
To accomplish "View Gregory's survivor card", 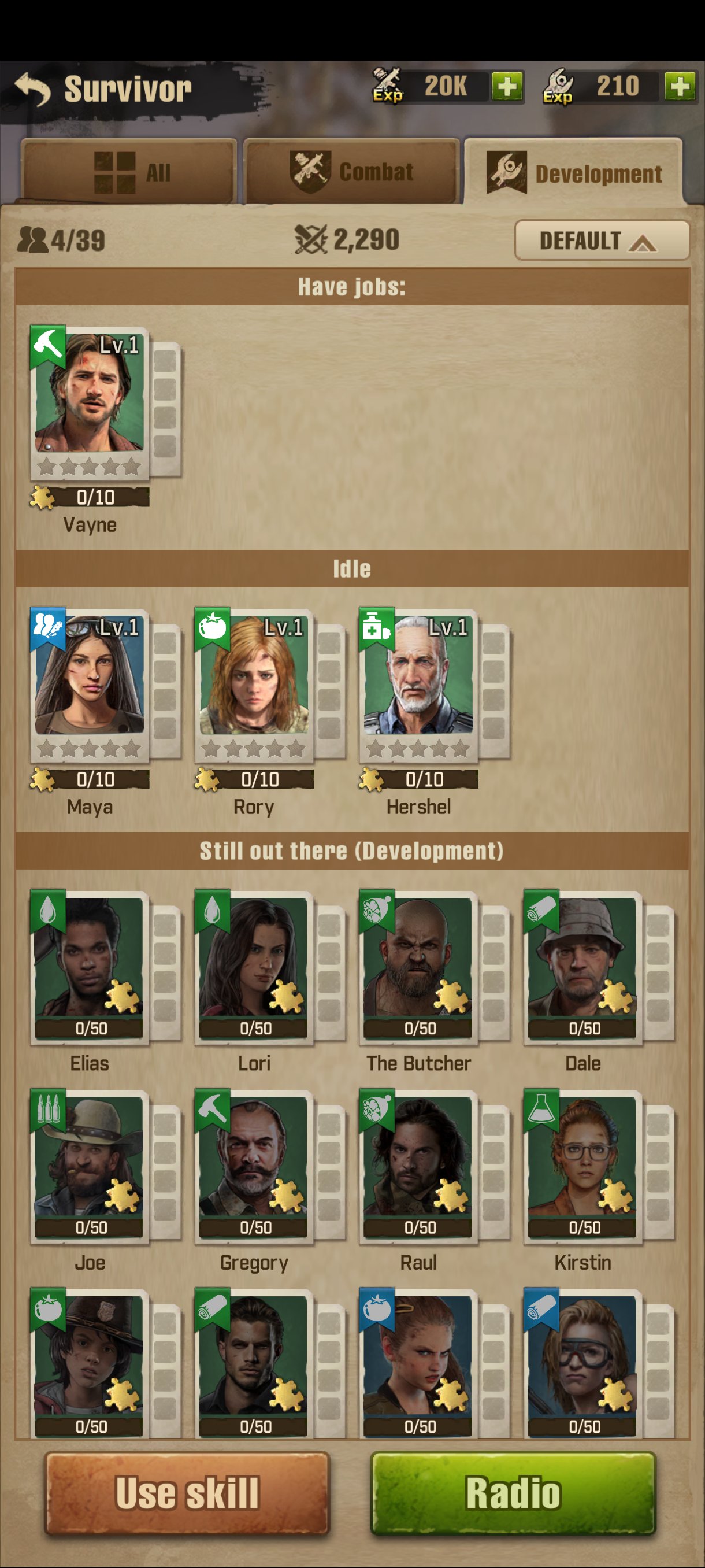I will click(254, 1166).
